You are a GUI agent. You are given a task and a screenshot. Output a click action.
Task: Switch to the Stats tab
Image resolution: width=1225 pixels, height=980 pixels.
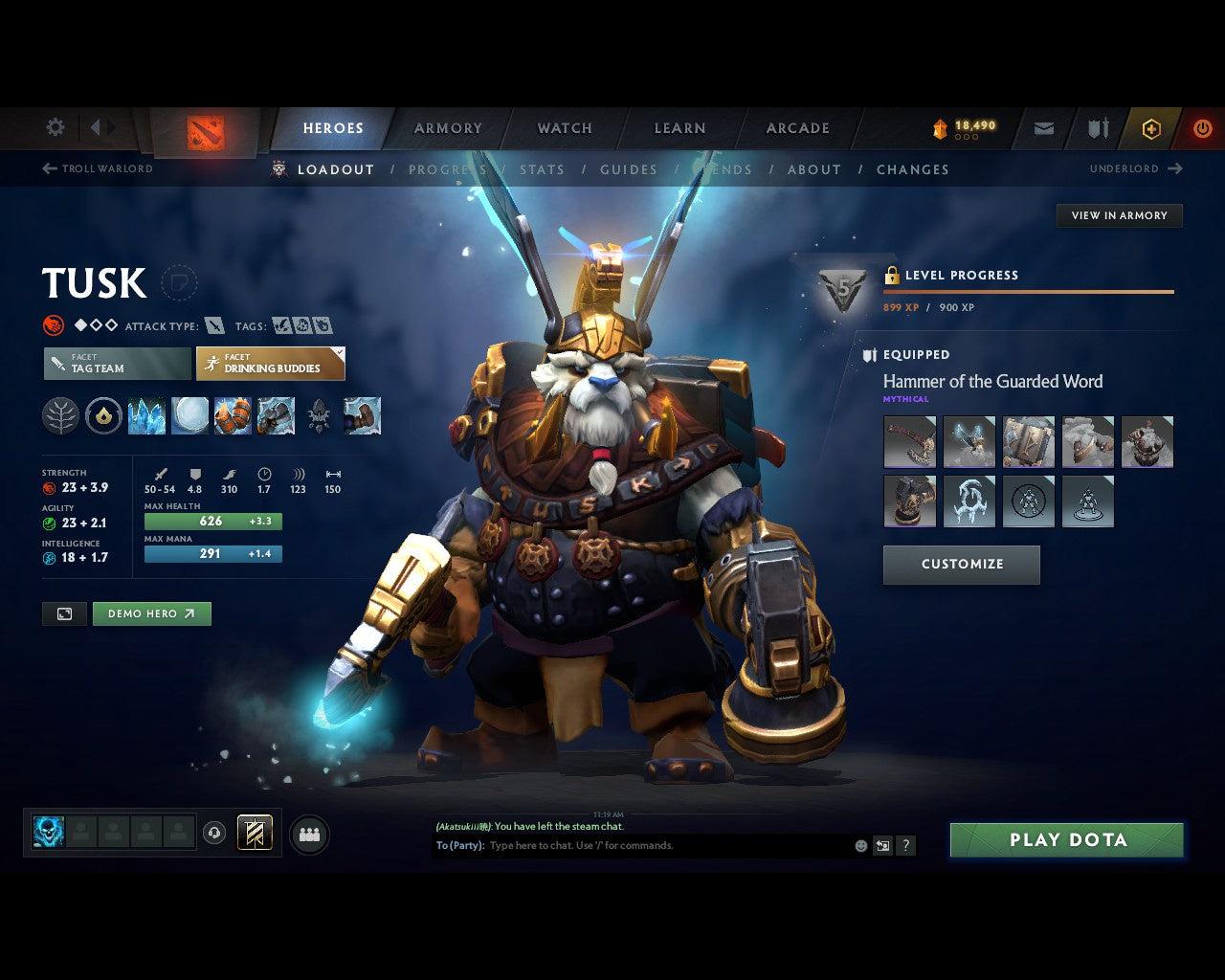542,169
